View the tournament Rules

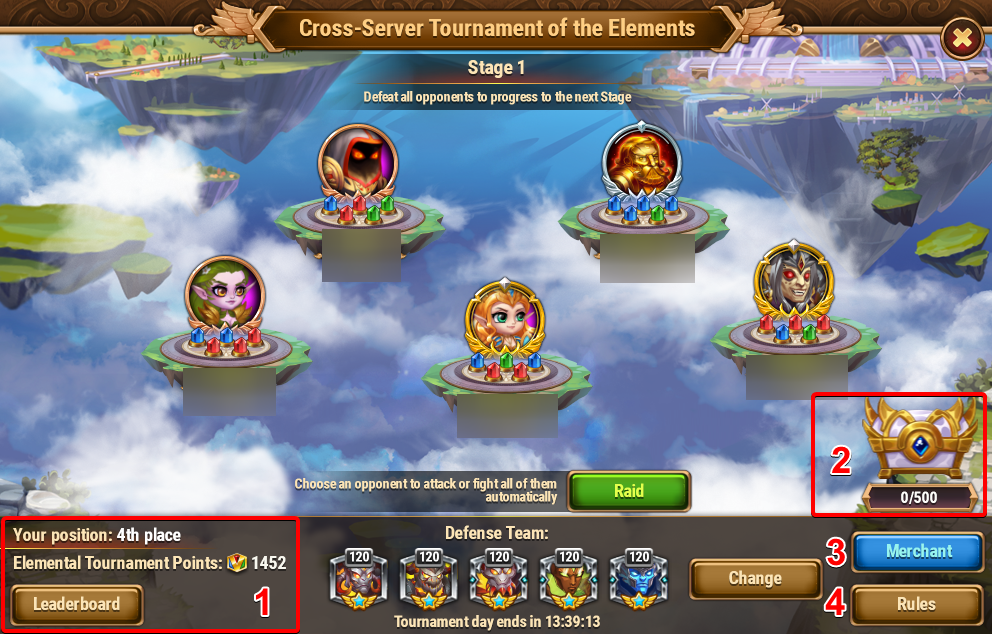tap(916, 604)
